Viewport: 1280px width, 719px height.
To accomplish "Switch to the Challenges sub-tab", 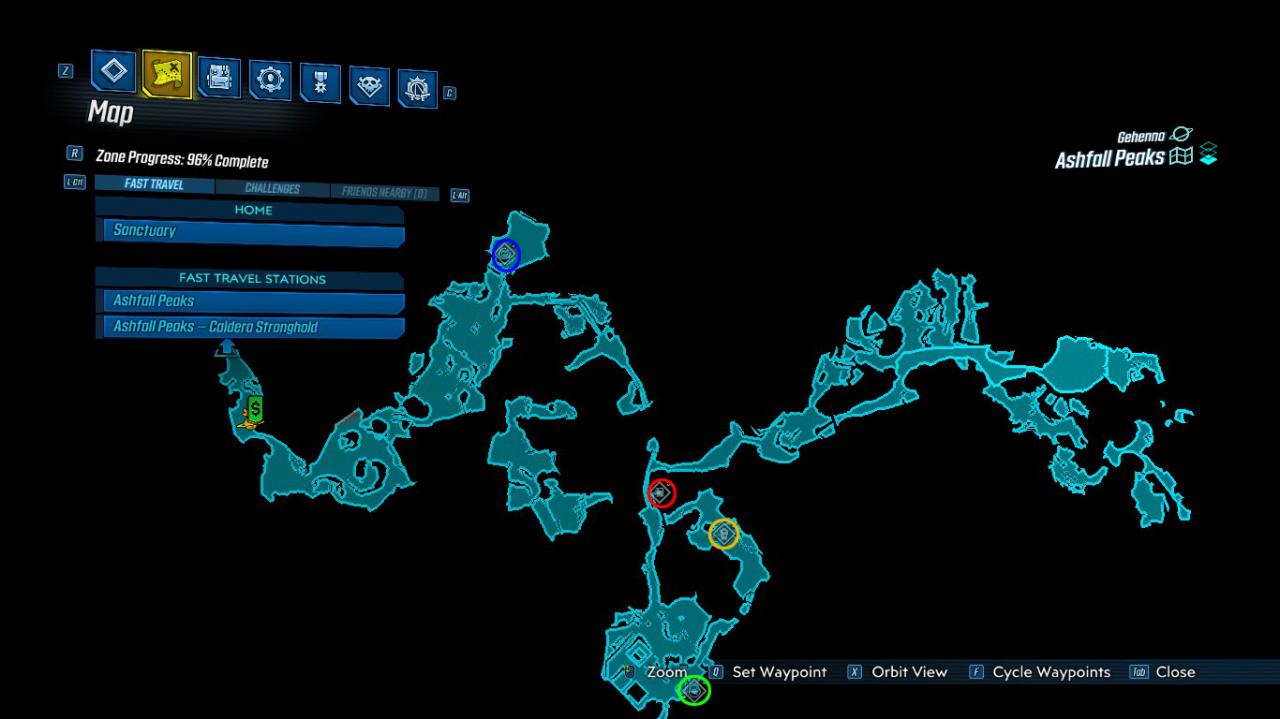I will pos(272,189).
